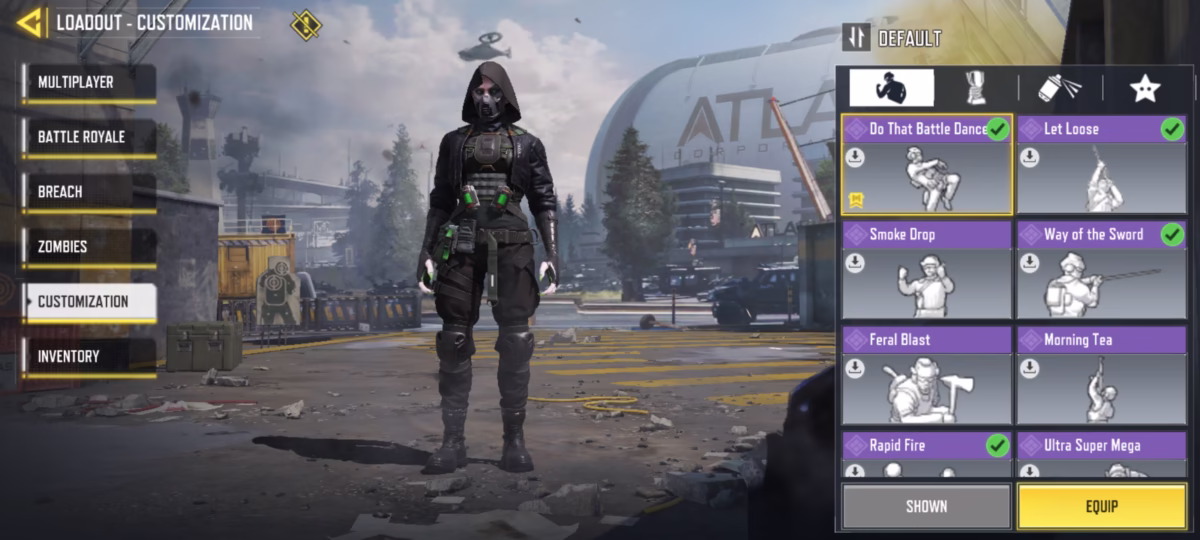The height and width of the screenshot is (540, 1200).
Task: Switch to the trophy tab
Action: pos(975,88)
